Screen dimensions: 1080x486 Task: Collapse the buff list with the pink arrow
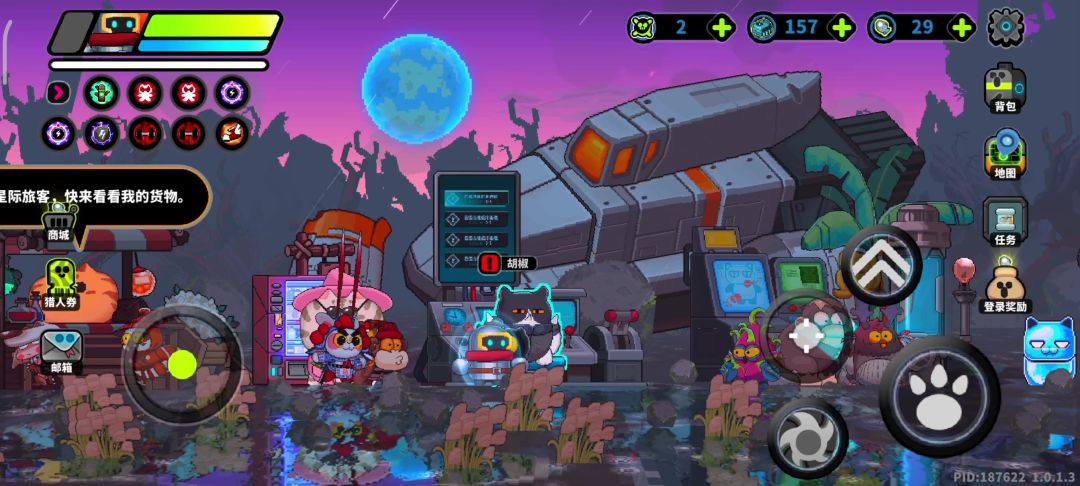[59, 93]
